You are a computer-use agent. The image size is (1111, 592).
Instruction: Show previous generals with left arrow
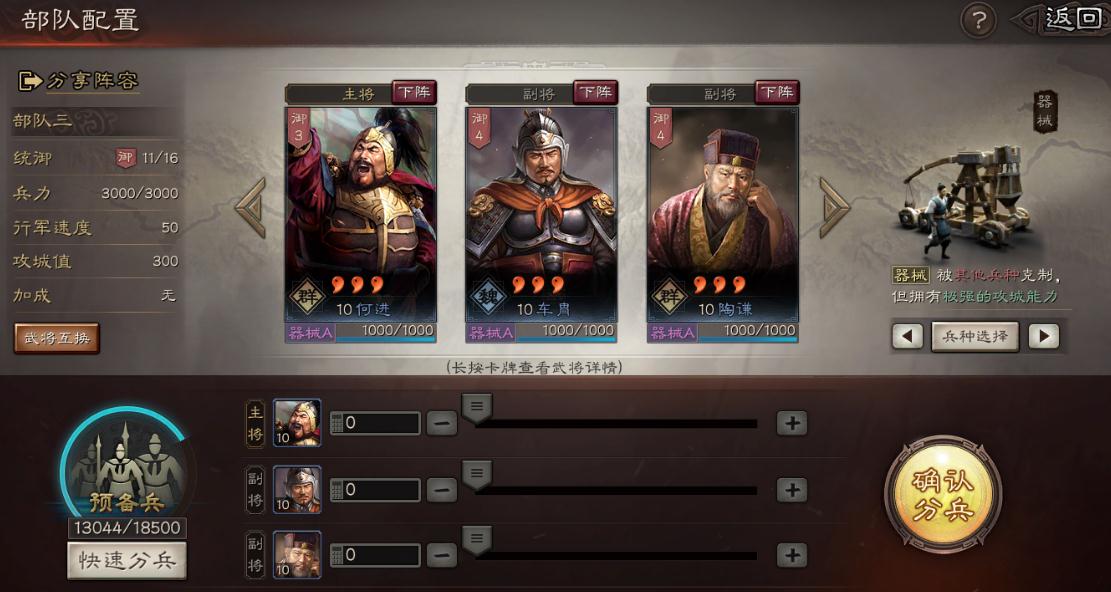click(x=250, y=208)
